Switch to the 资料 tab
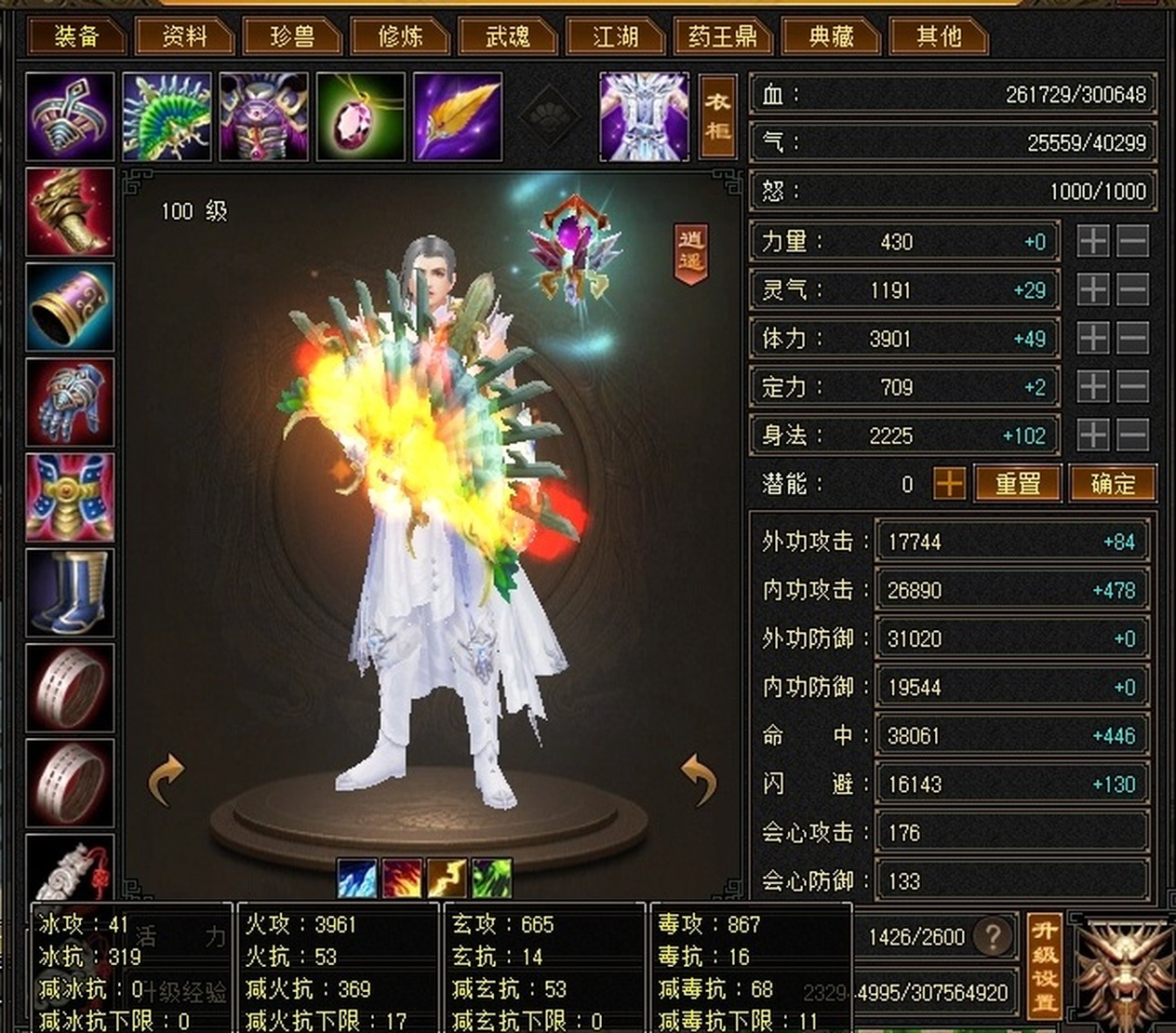 [184, 36]
